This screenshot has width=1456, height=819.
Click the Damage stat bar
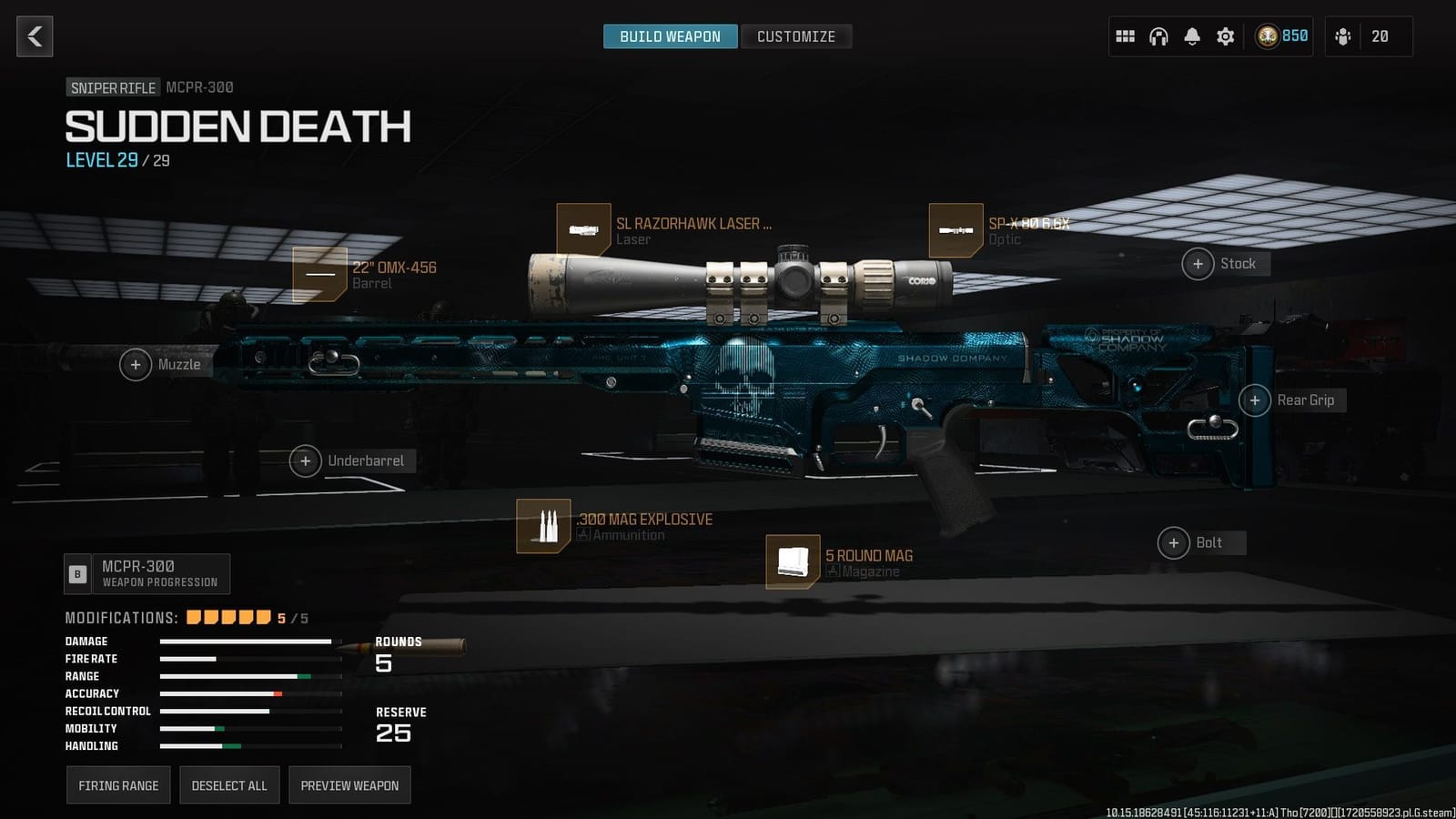coord(246,642)
